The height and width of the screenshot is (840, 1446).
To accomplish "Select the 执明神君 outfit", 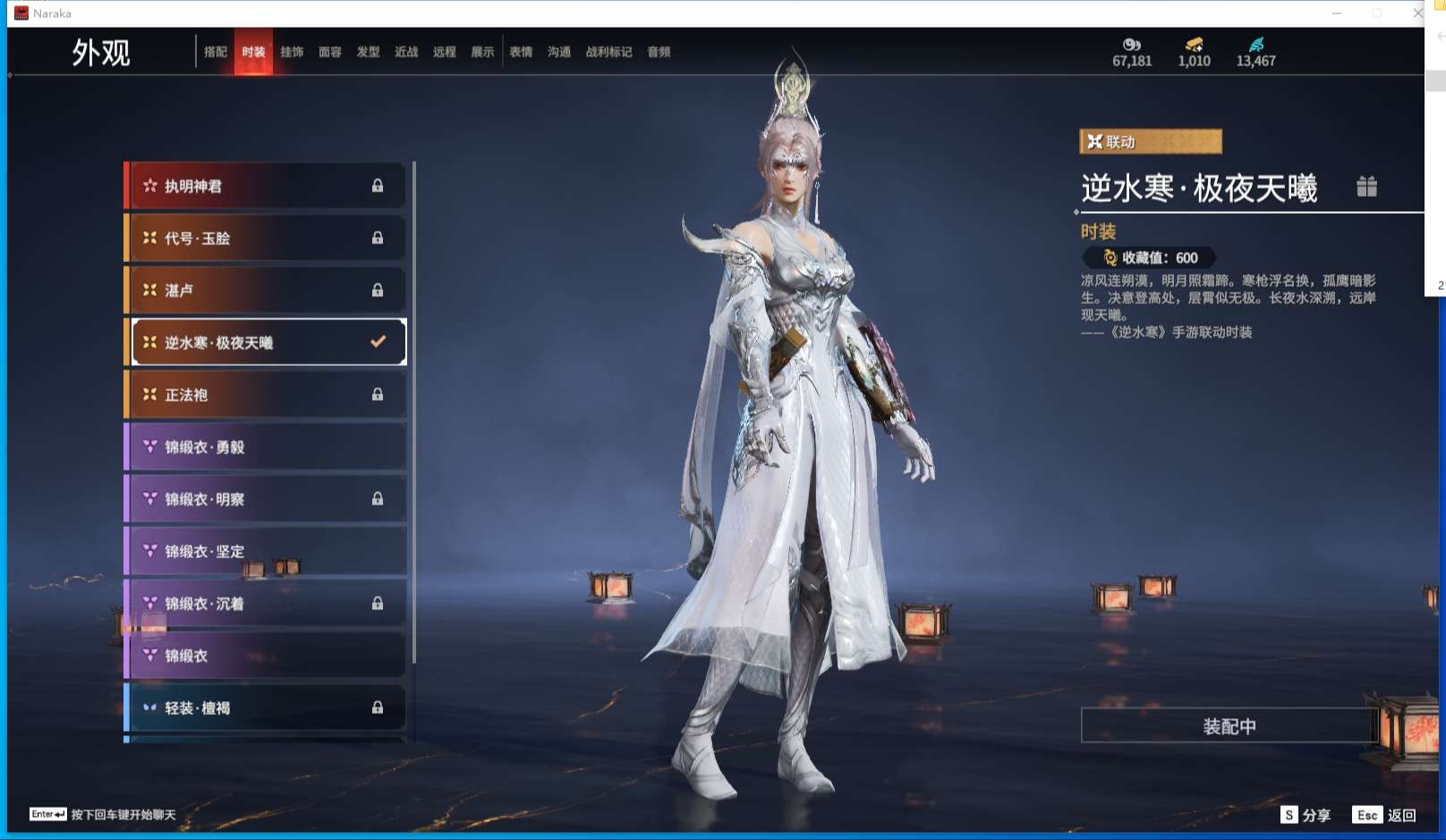I will click(266, 186).
